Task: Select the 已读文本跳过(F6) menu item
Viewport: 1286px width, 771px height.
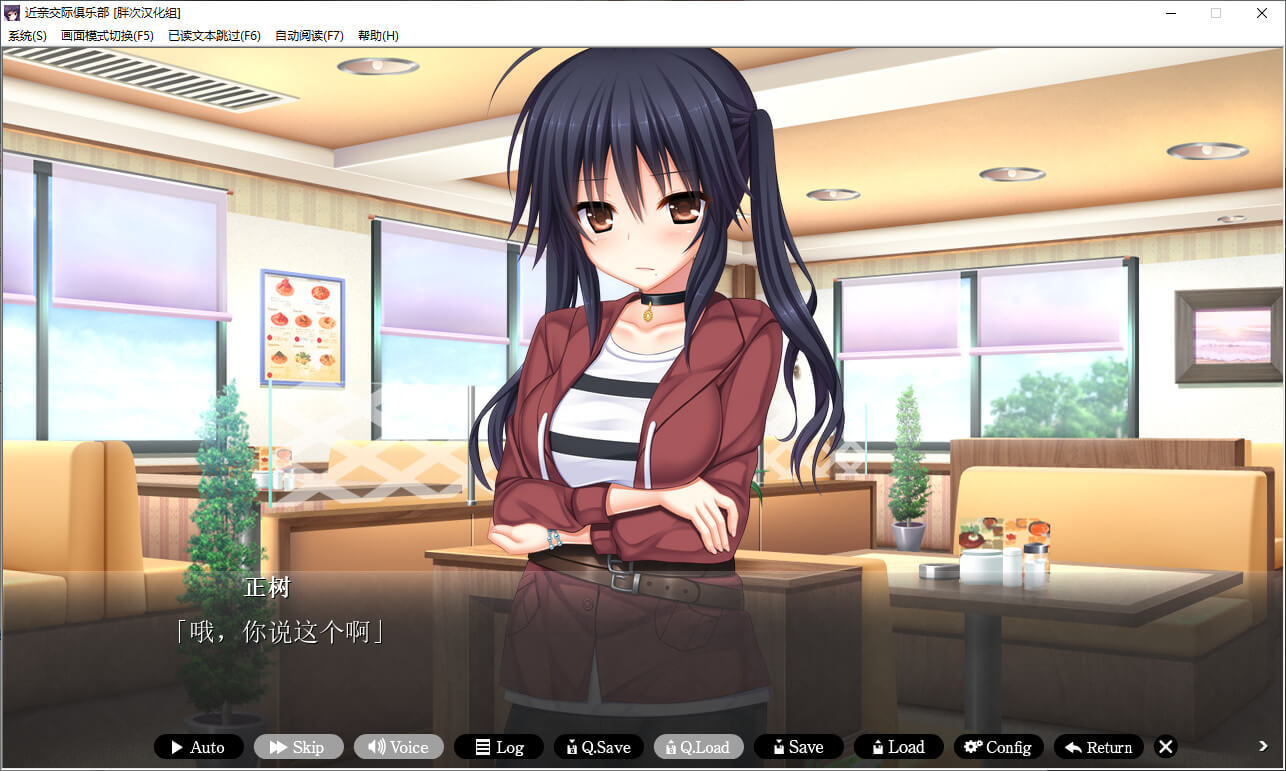Action: 214,36
